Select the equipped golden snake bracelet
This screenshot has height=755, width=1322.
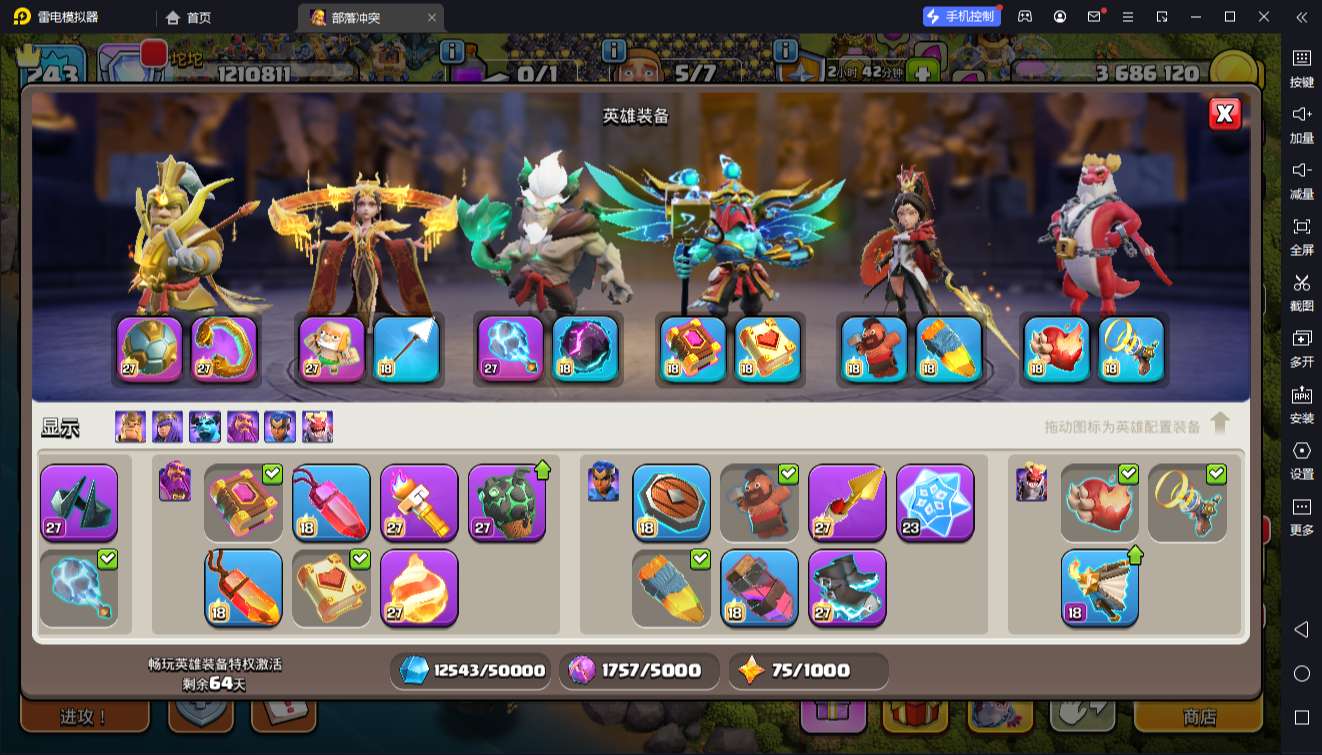224,349
